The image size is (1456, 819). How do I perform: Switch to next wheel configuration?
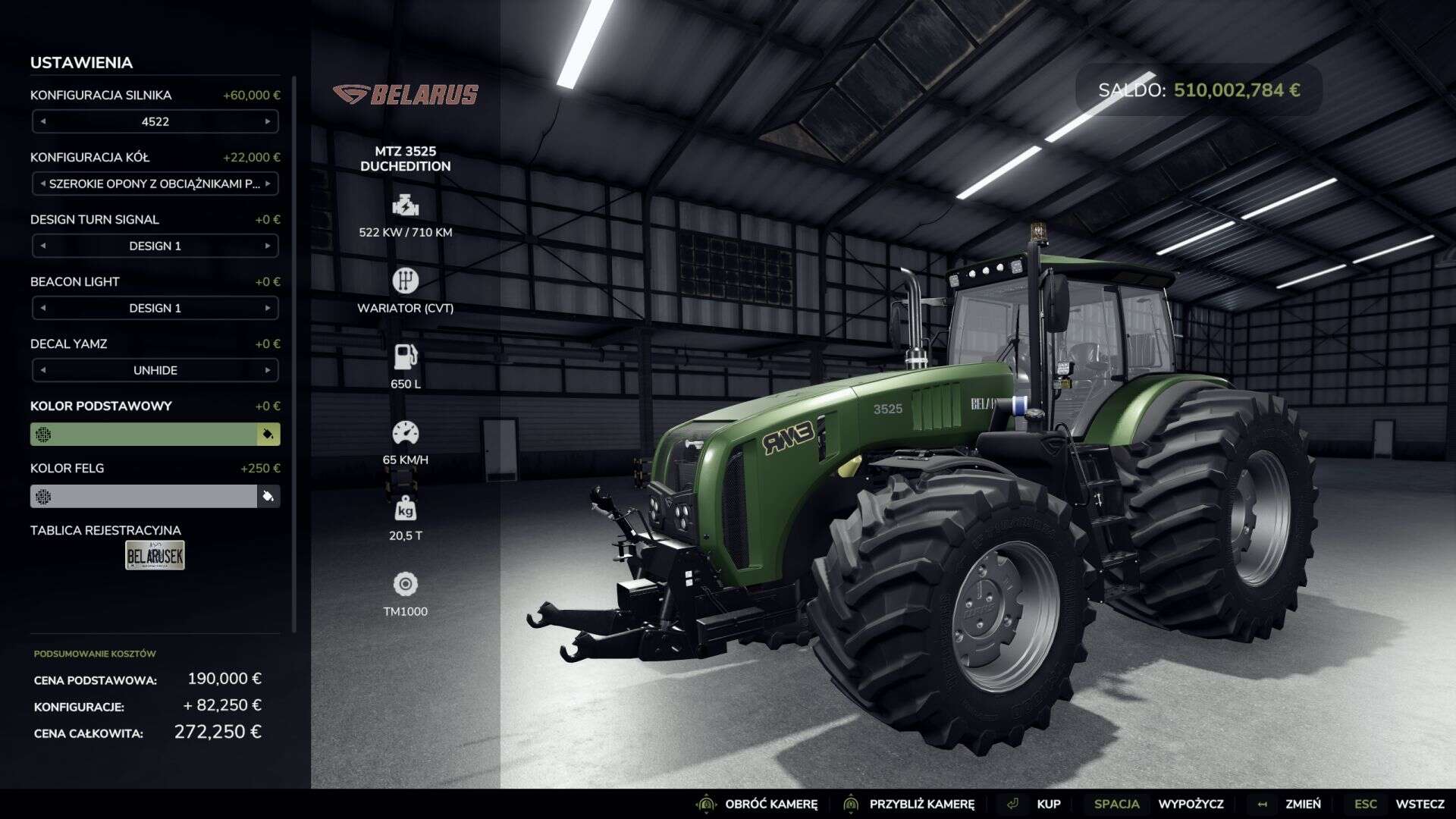268,184
